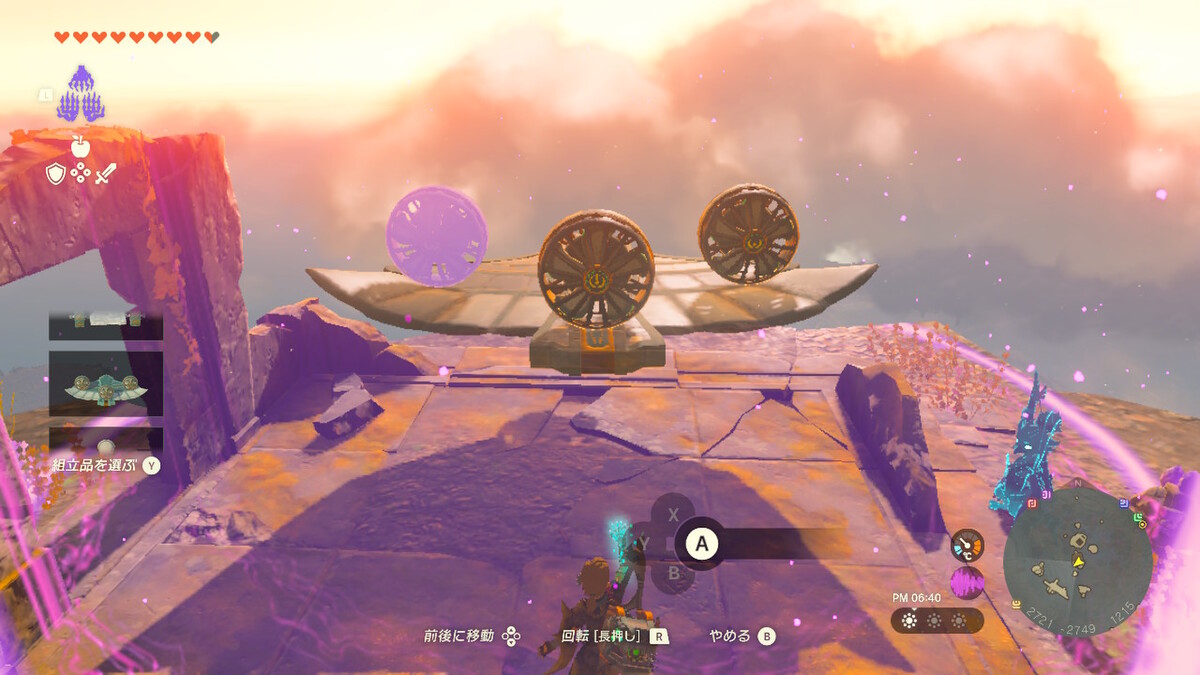Pick the partly hidden build thumbnail above the glider
This screenshot has width=1200, height=675.
coord(106,322)
